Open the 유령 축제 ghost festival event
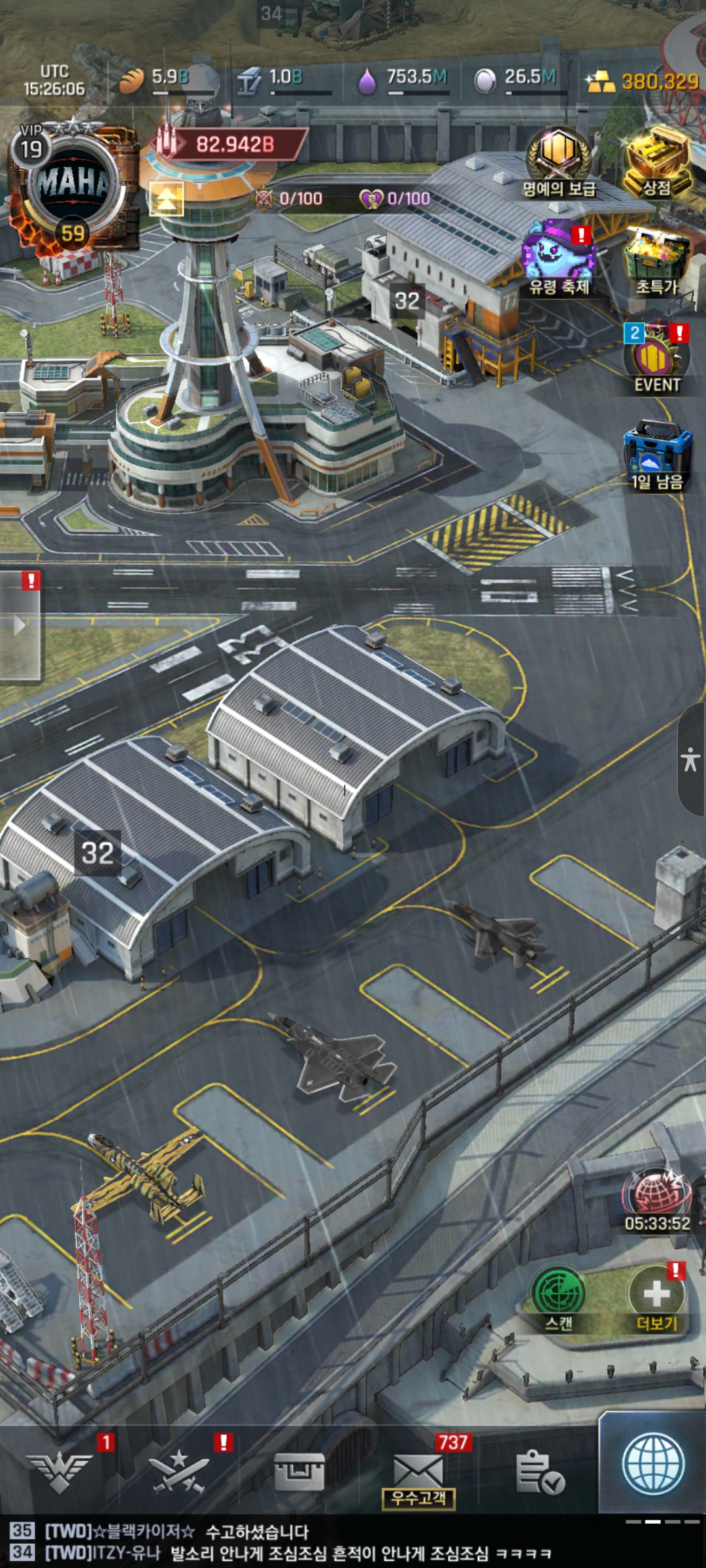This screenshot has width=706, height=1568. tap(559, 258)
